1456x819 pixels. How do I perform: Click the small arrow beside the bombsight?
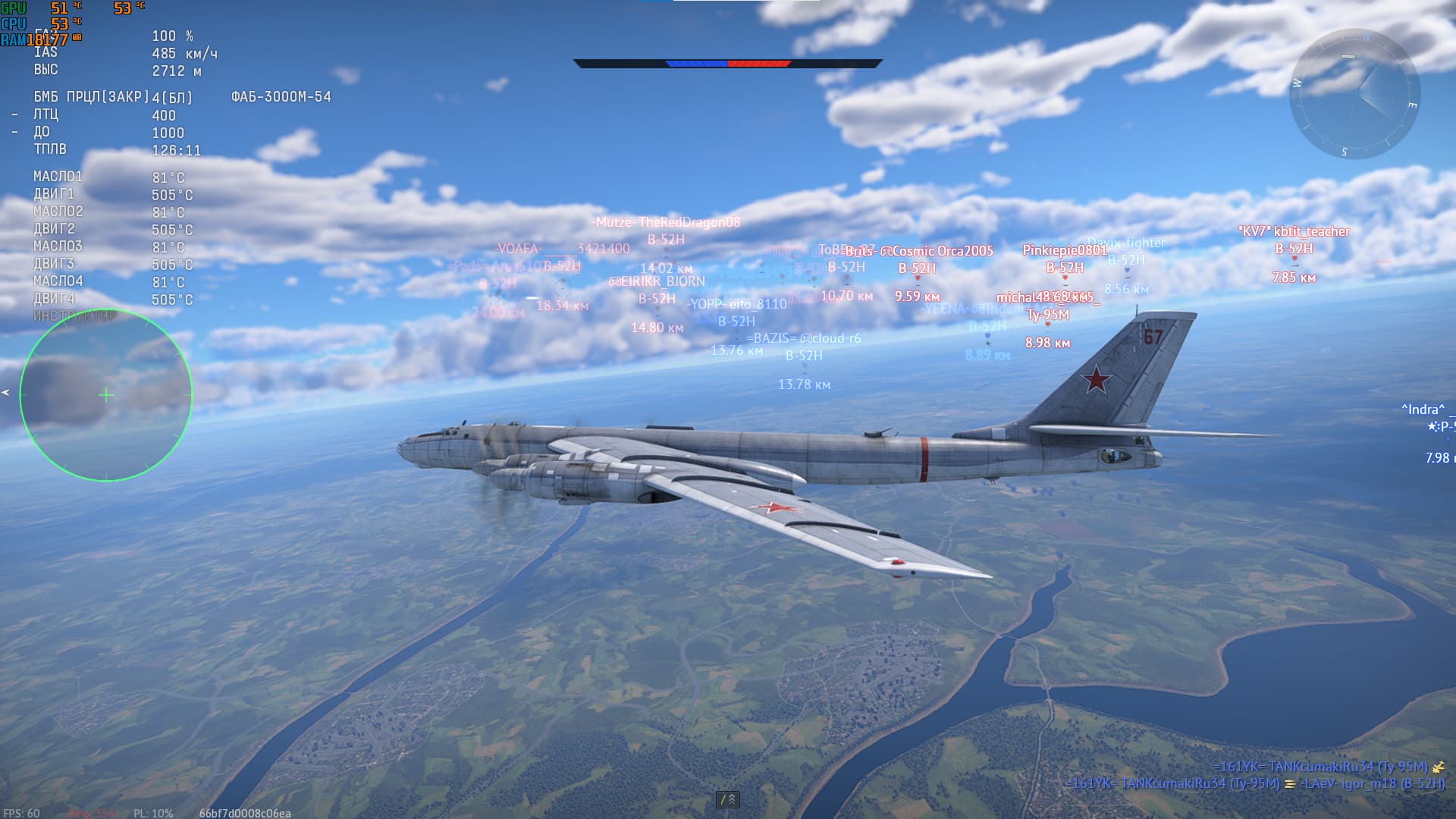click(5, 392)
